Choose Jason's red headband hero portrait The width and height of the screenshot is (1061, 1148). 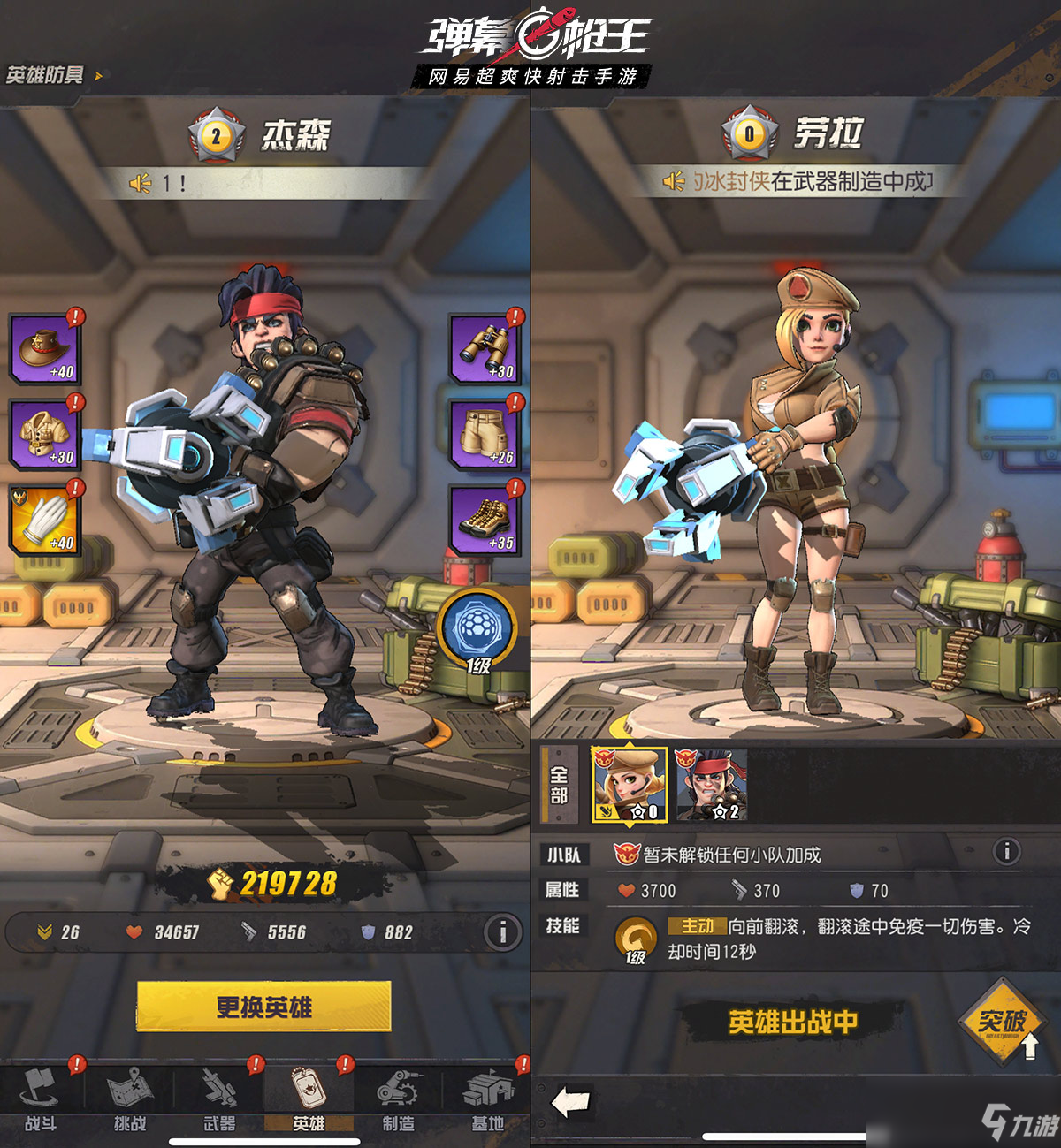point(711,784)
